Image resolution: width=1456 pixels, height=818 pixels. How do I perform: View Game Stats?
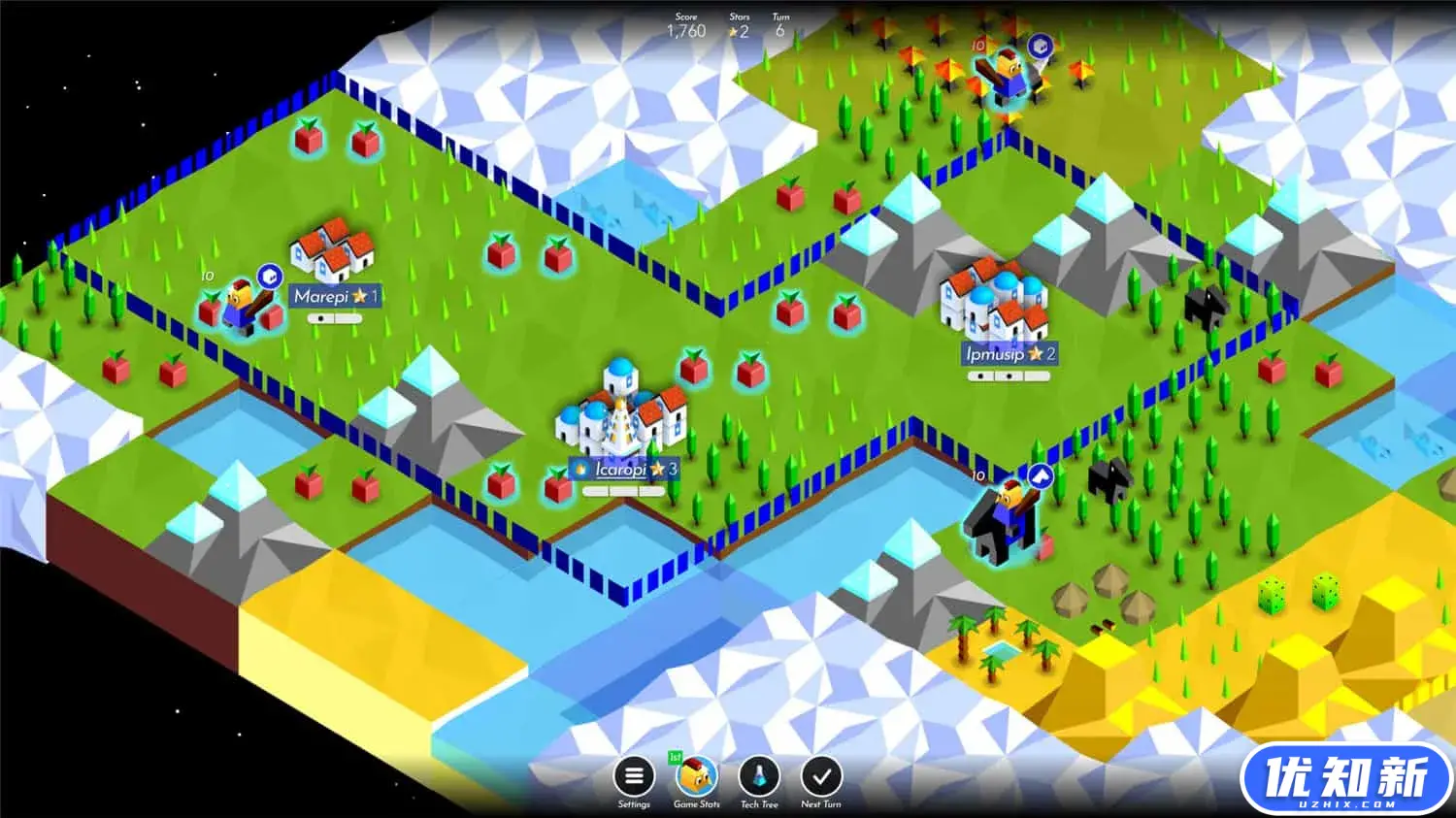[697, 776]
